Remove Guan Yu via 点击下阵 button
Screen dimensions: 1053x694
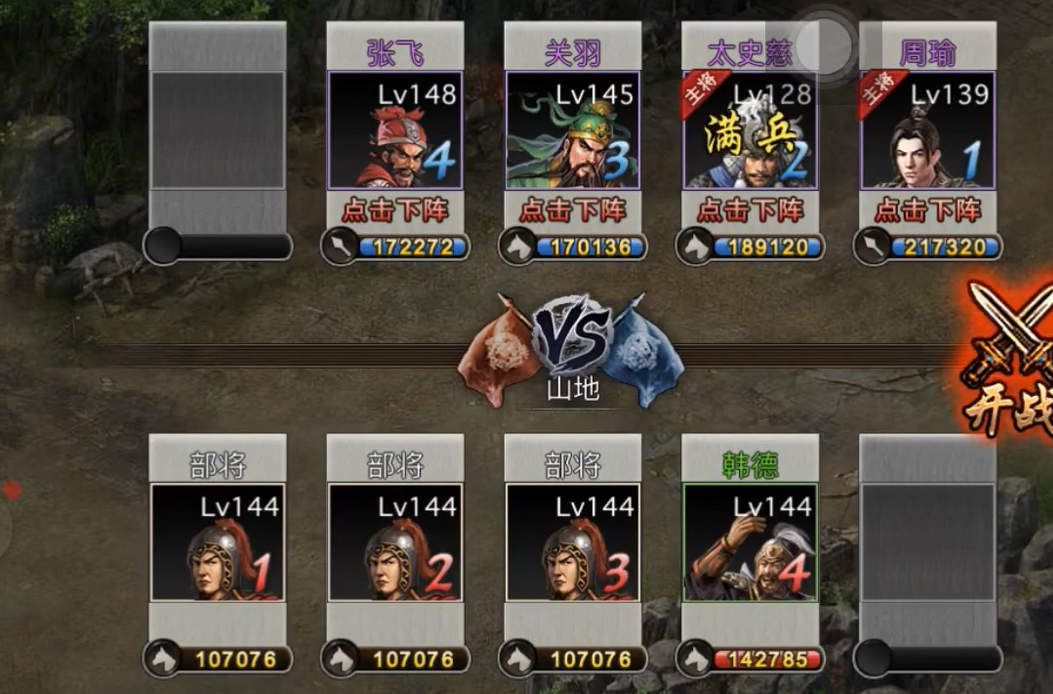tap(572, 210)
